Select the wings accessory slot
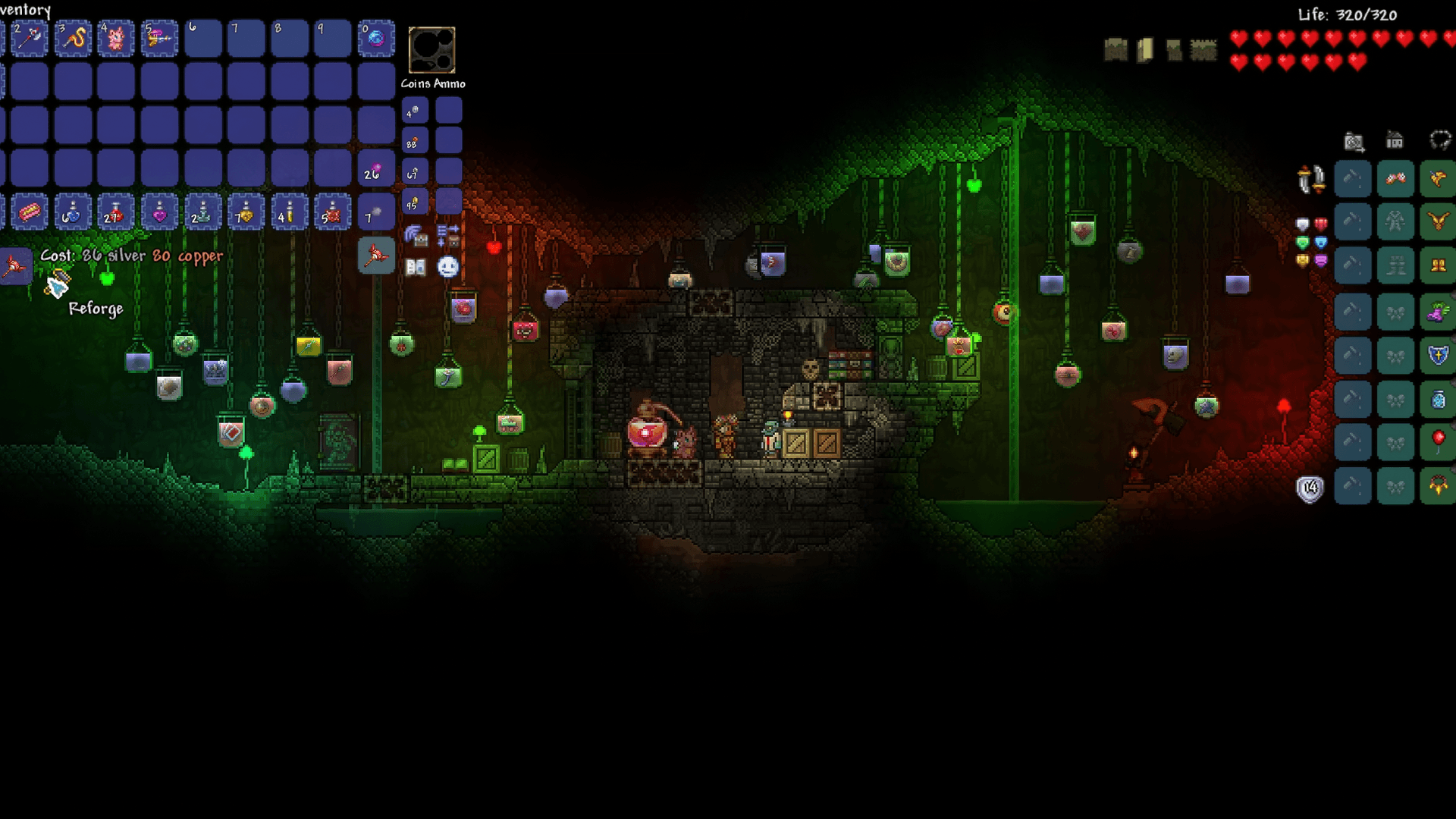This screenshot has height=819, width=1456. point(1437,180)
